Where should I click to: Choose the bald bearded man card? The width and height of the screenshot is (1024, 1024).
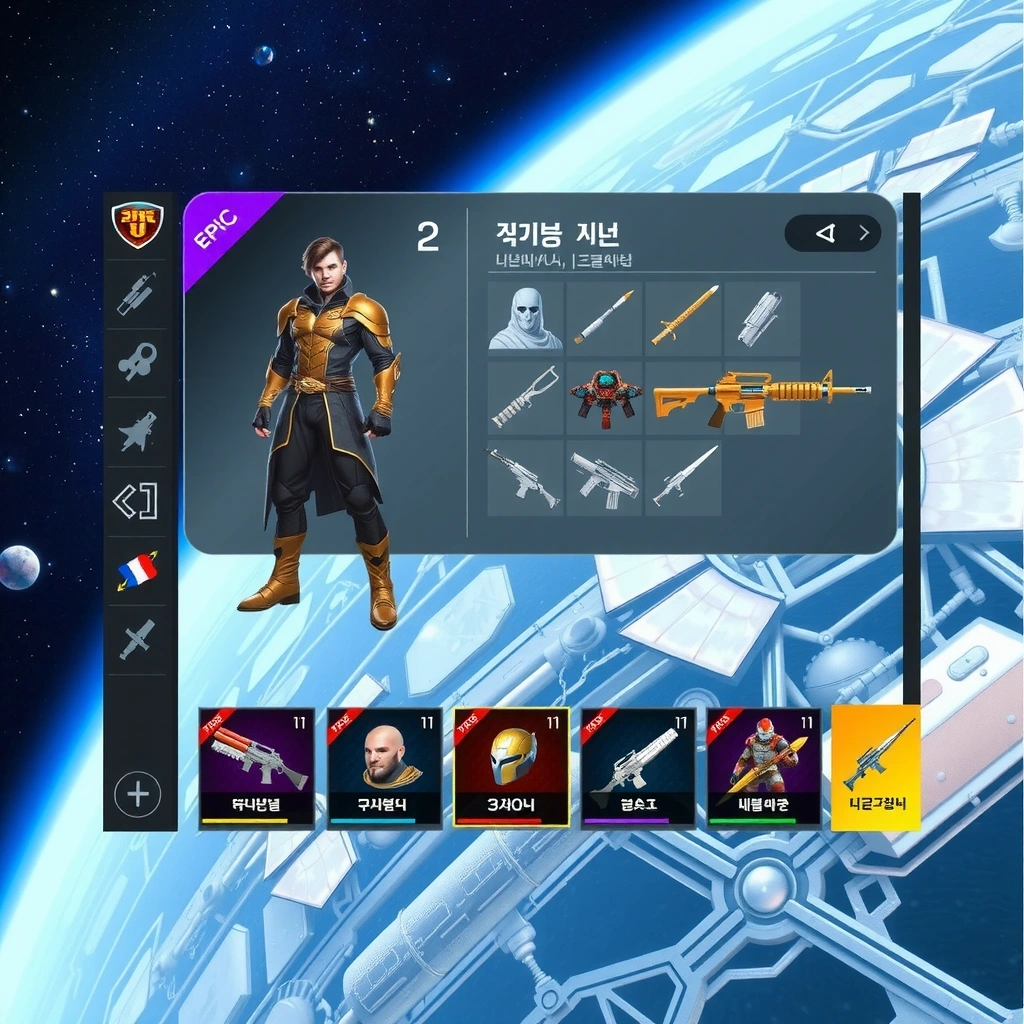click(385, 767)
